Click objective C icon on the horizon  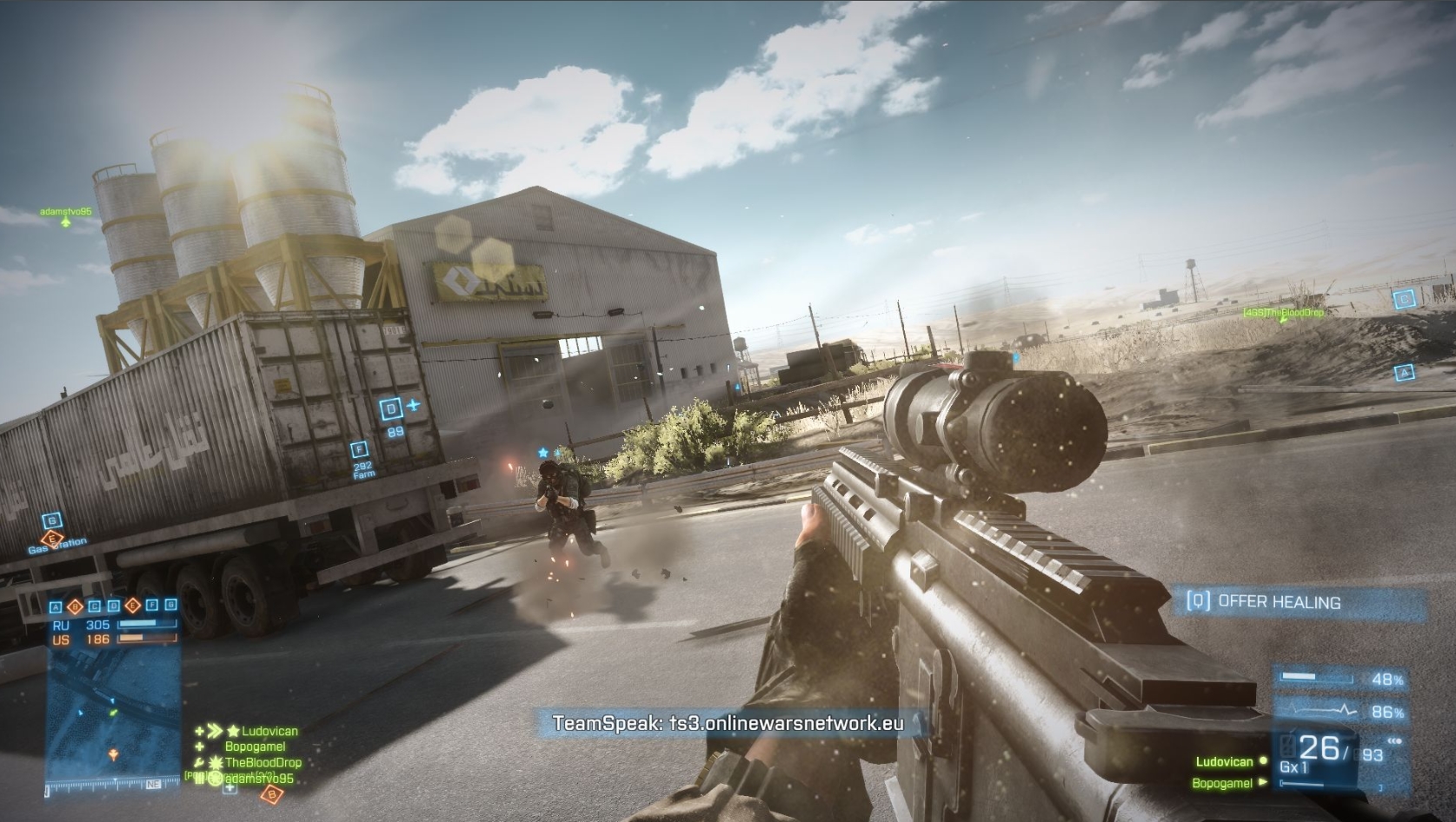1405,299
